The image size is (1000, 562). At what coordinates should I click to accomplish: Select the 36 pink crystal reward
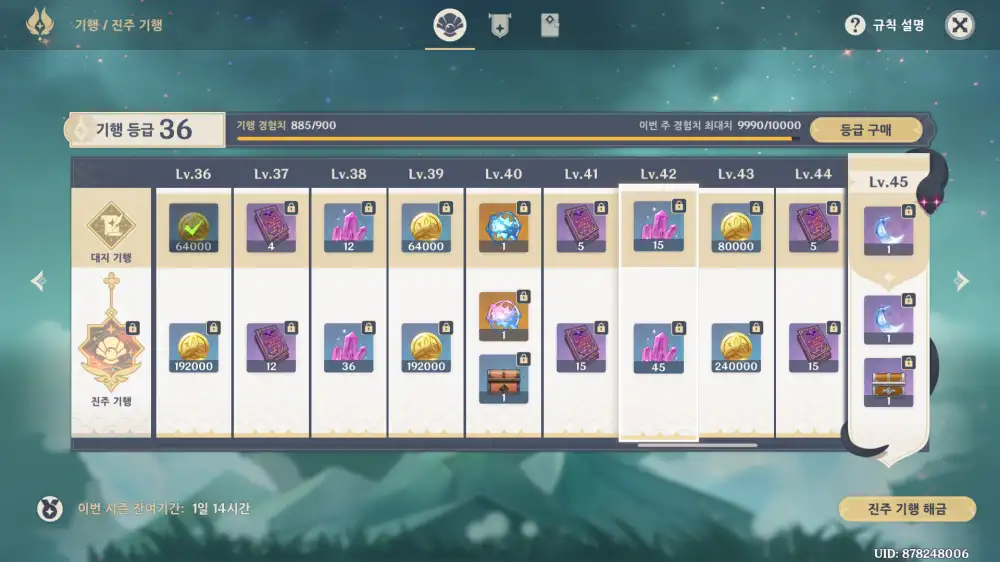tap(348, 347)
